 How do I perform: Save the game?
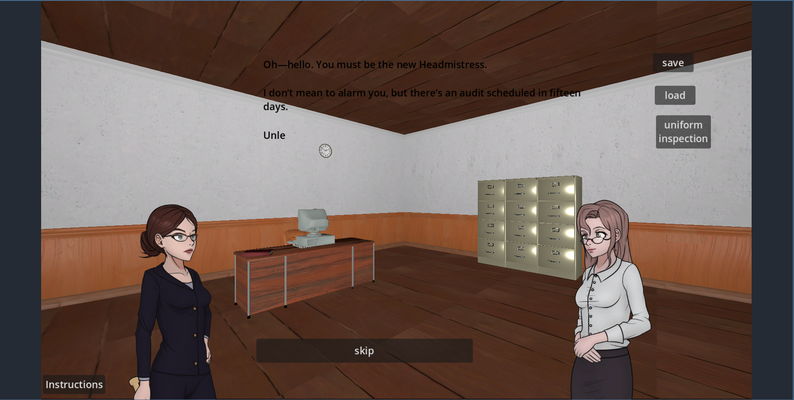[x=673, y=63]
